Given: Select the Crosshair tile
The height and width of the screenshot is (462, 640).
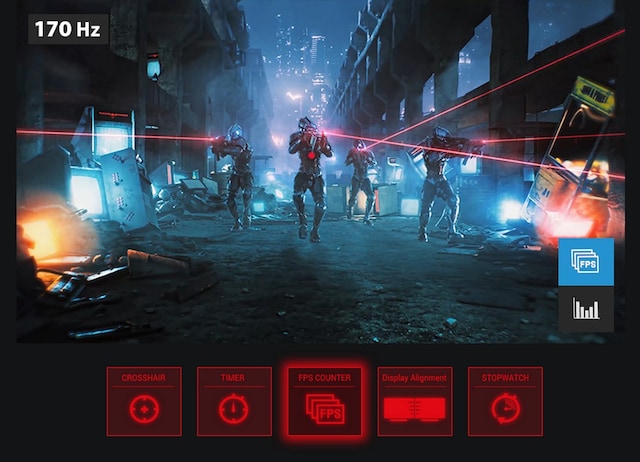Looking at the screenshot, I should [x=144, y=401].
